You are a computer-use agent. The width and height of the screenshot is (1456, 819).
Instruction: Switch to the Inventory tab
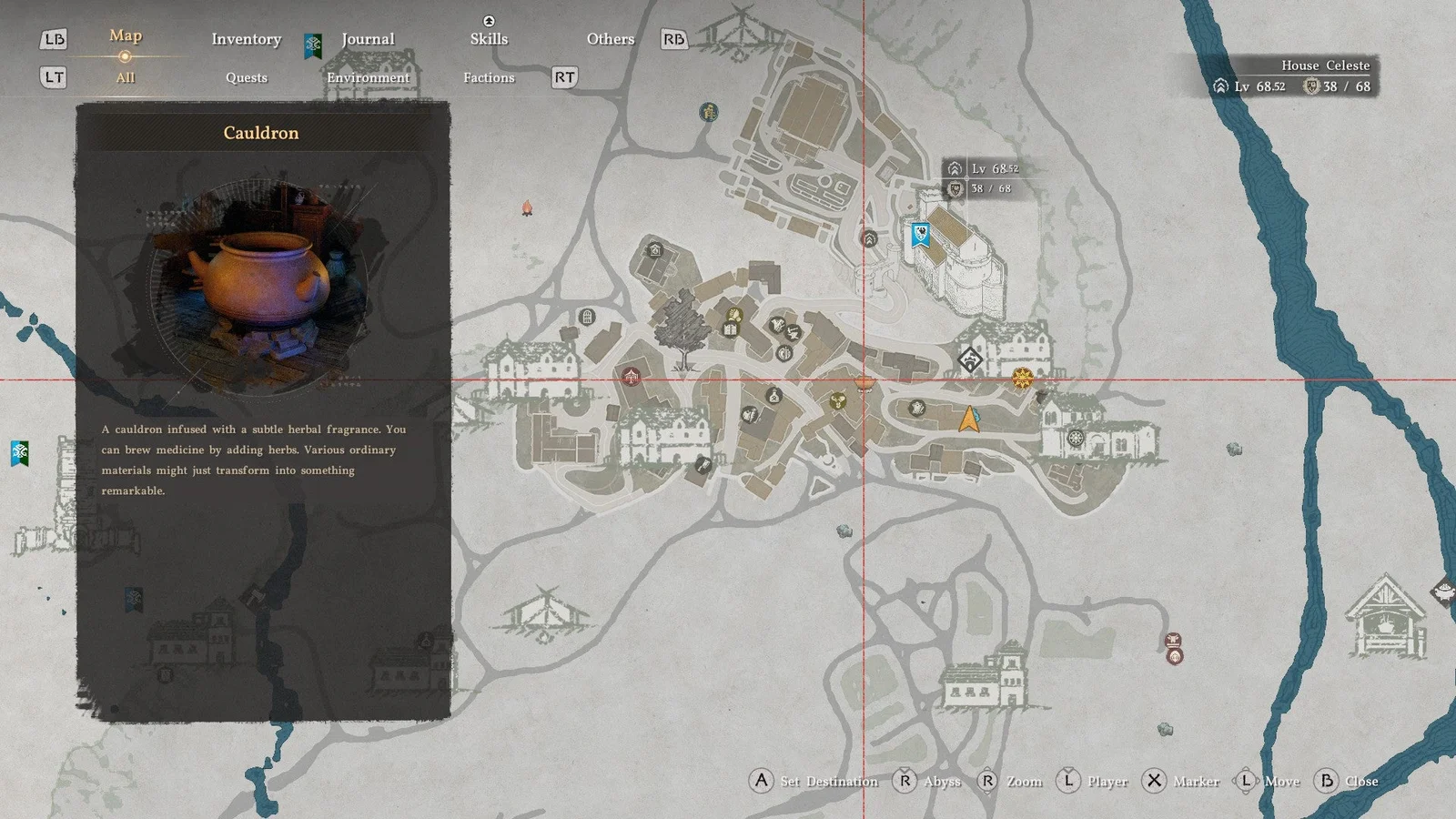pyautogui.click(x=246, y=39)
